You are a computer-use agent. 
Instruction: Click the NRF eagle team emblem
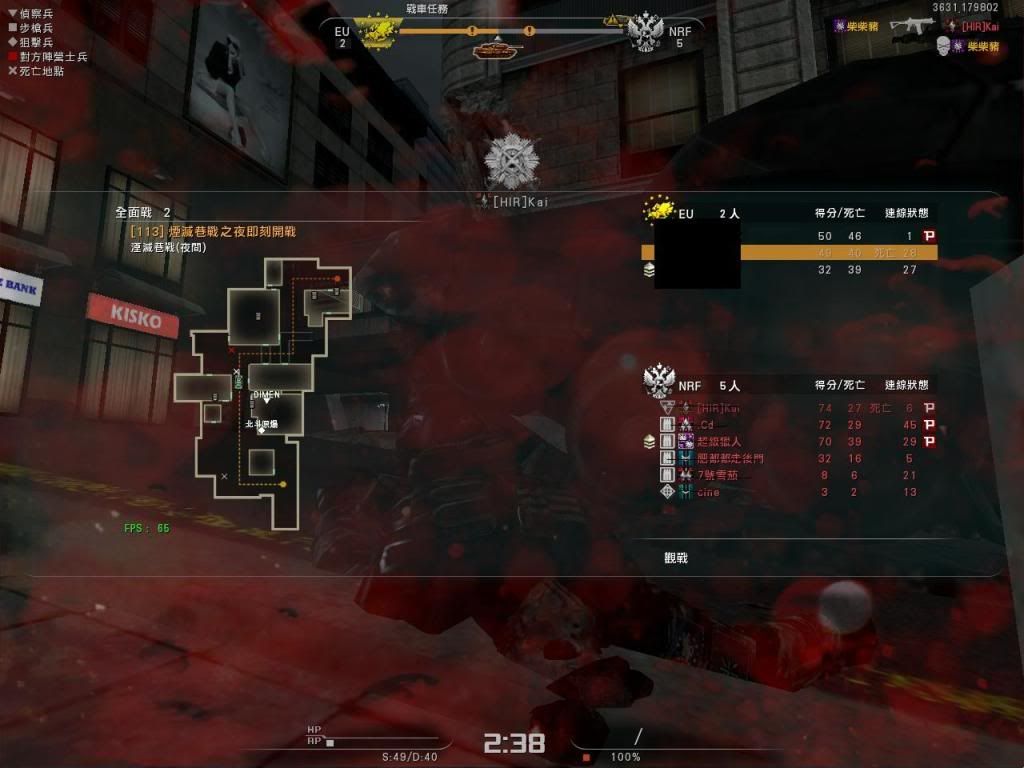pyautogui.click(x=659, y=382)
